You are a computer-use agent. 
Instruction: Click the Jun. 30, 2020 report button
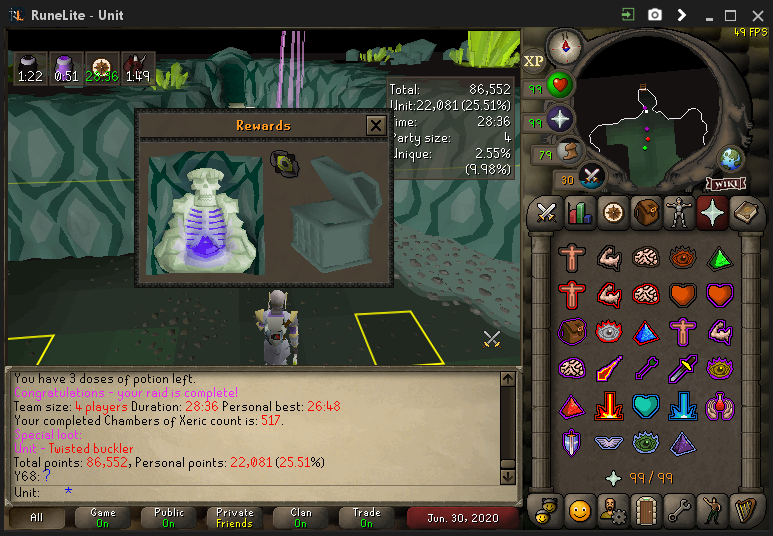tap(463, 518)
